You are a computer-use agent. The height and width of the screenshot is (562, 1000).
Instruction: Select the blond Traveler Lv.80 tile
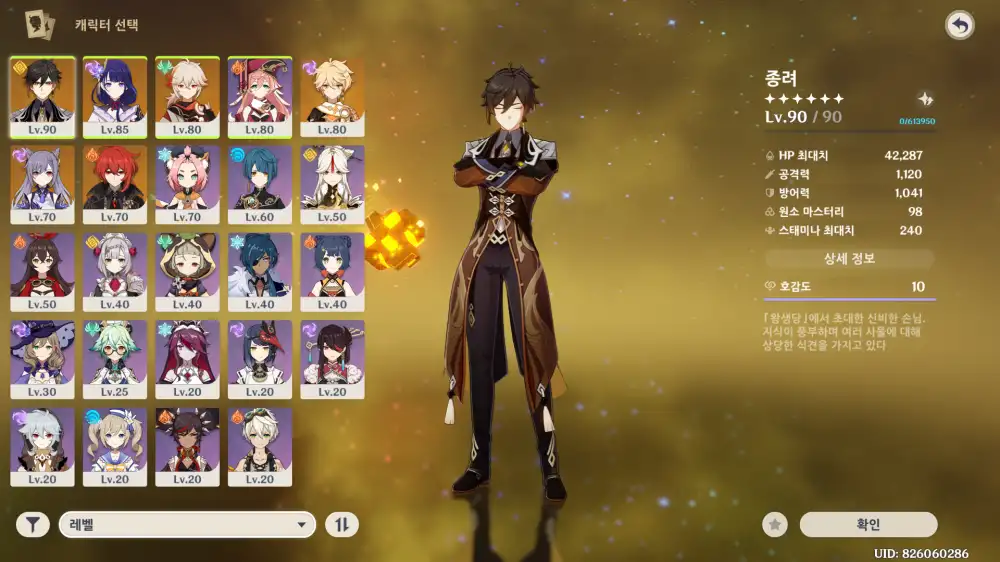[x=332, y=96]
